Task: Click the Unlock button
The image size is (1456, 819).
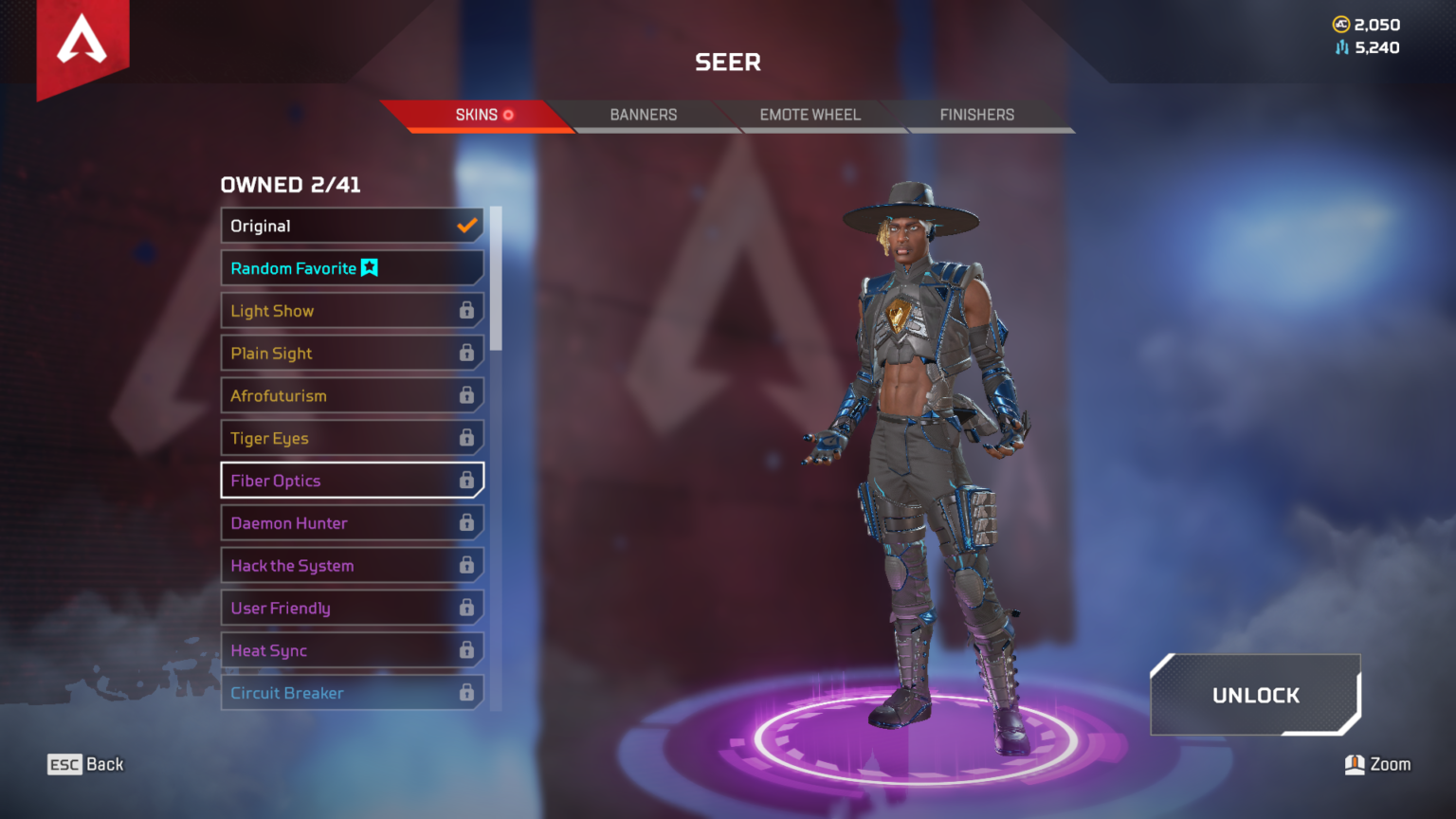Action: [x=1255, y=695]
